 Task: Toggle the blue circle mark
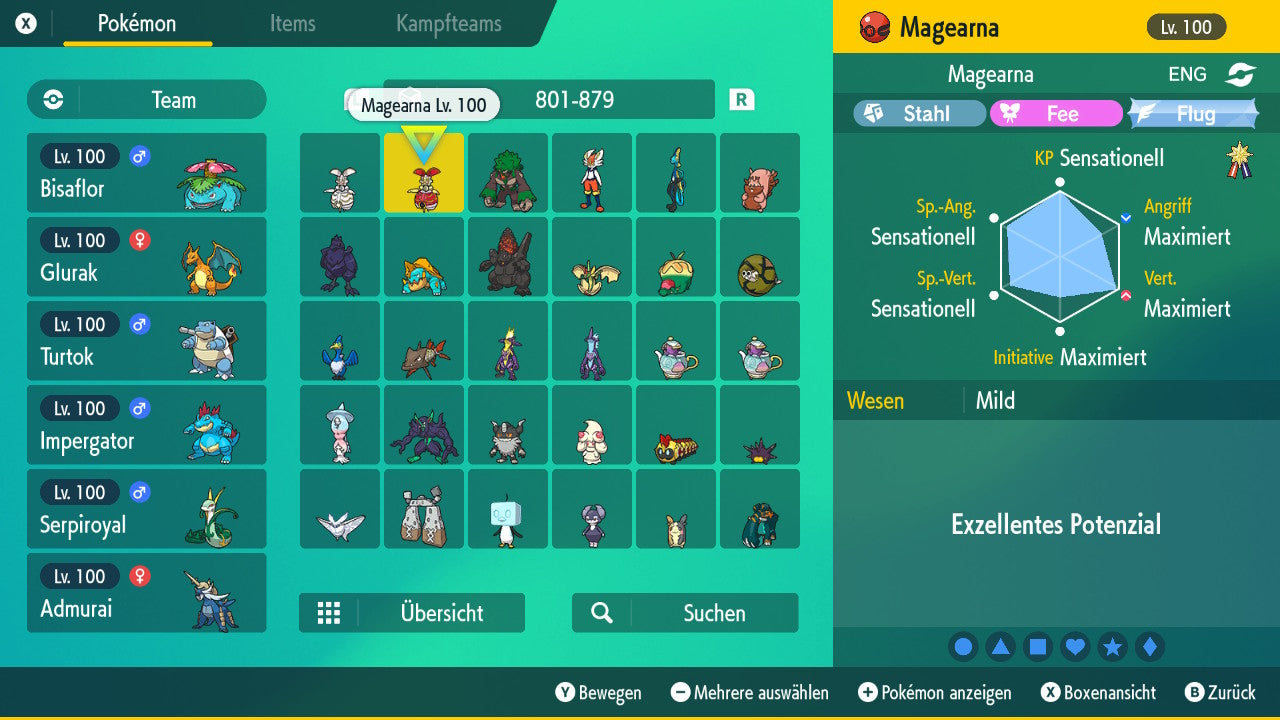[x=963, y=646]
